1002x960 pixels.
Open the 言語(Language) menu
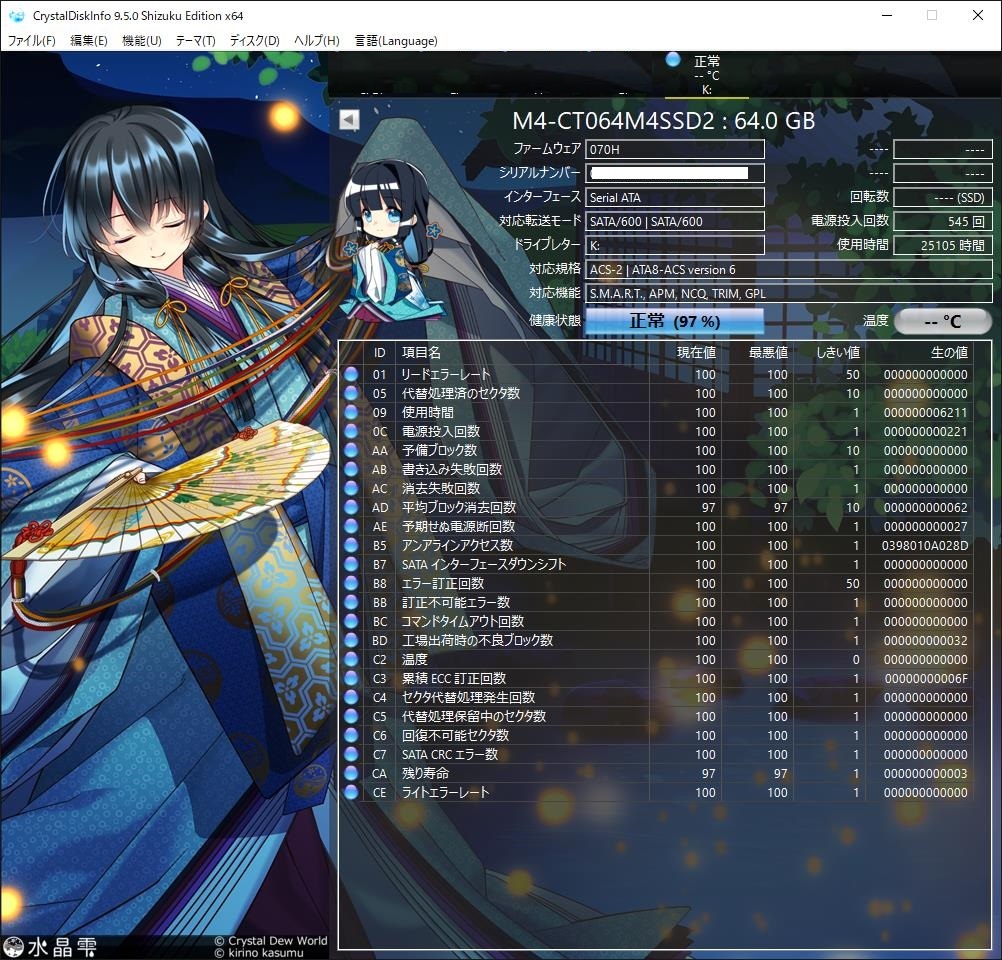[396, 41]
